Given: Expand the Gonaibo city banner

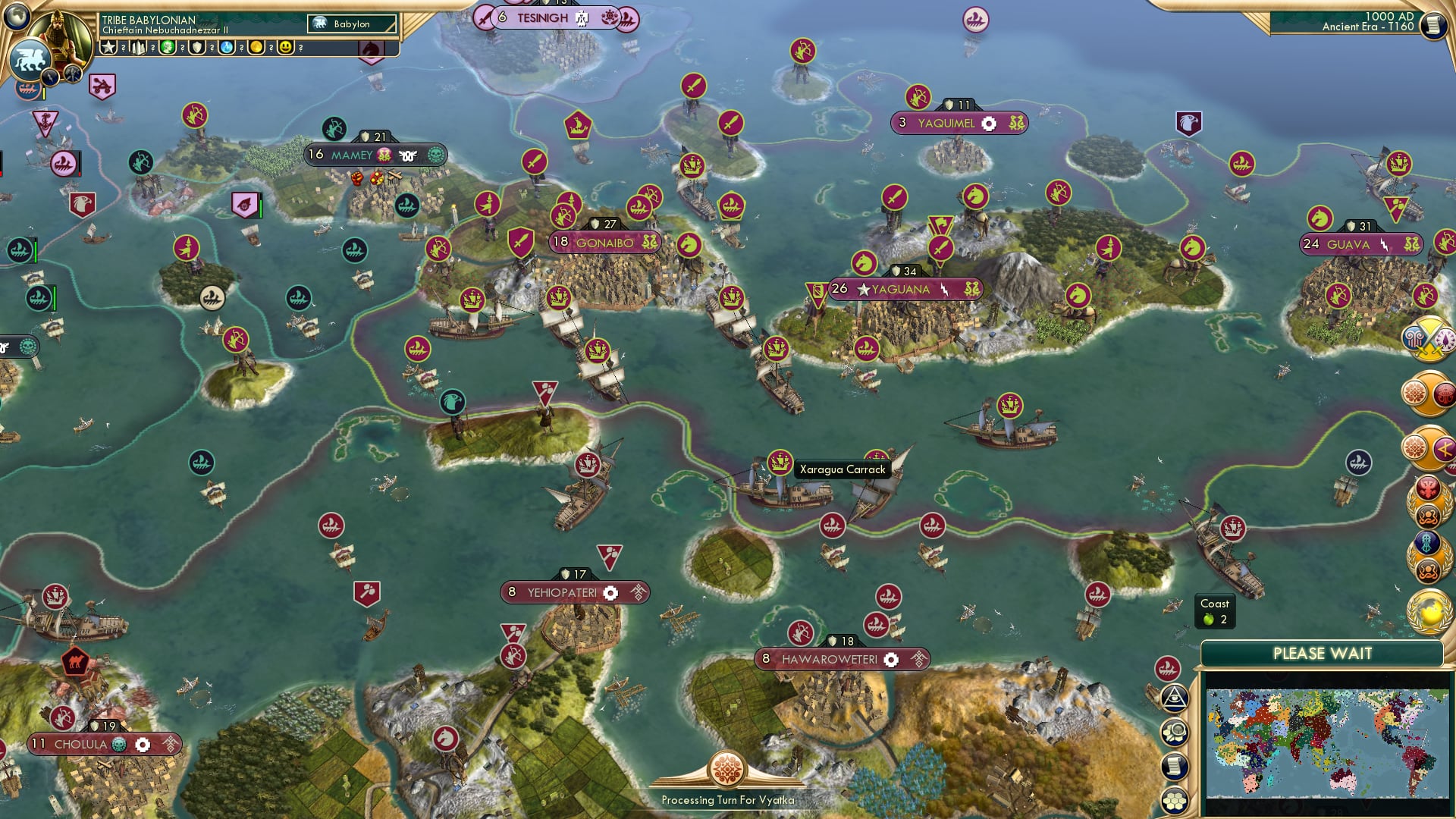Looking at the screenshot, I should tap(605, 241).
